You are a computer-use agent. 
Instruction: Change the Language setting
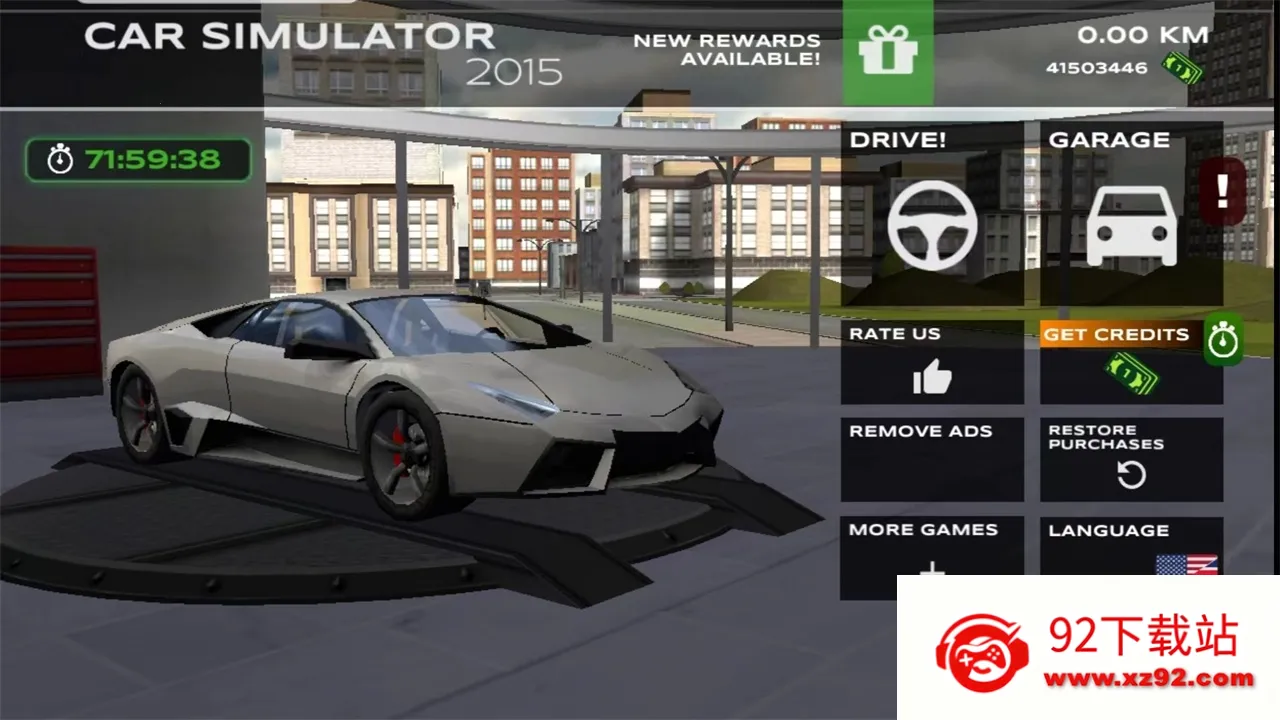click(1130, 546)
